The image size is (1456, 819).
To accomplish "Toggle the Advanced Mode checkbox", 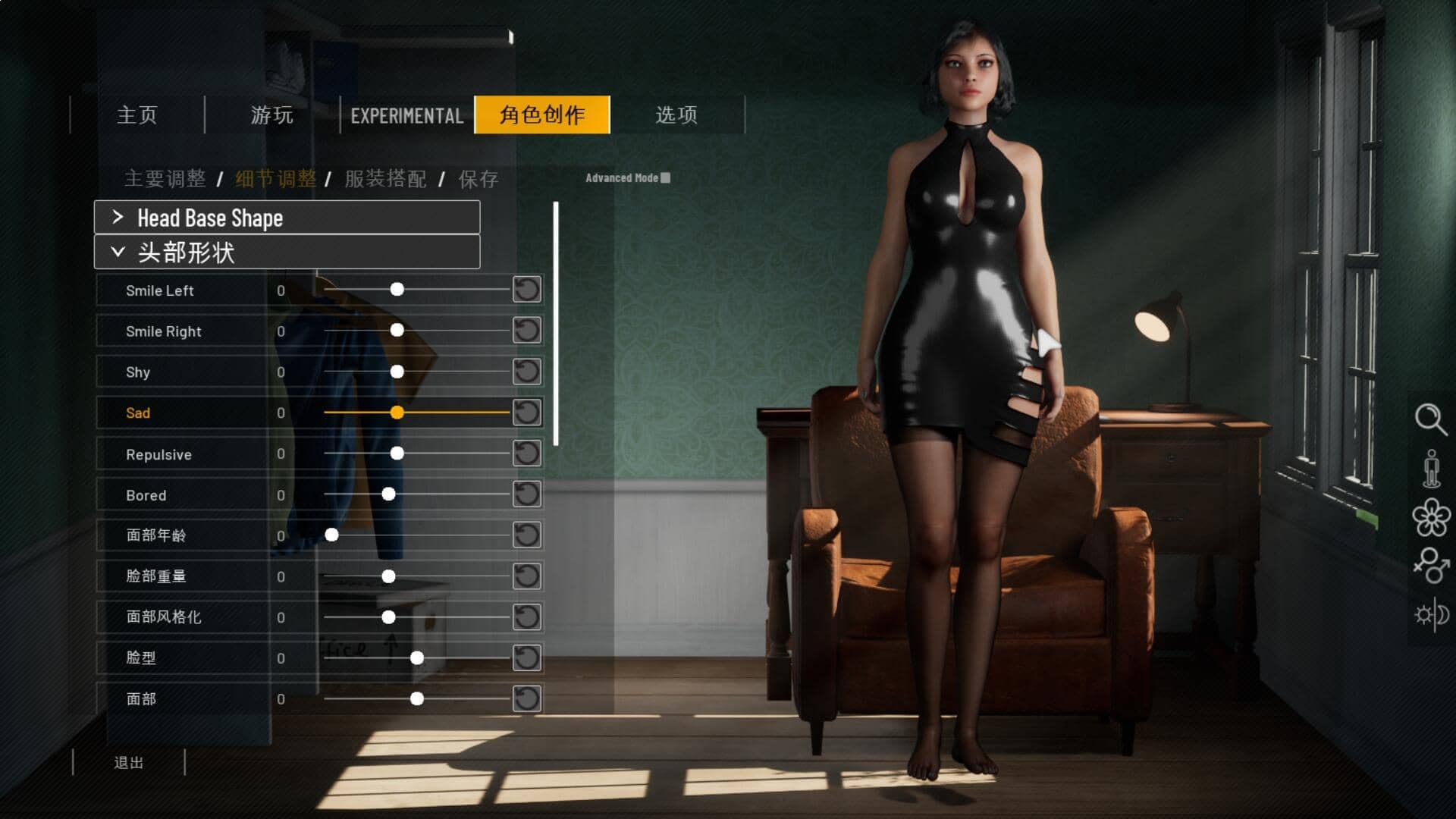I will [x=666, y=178].
